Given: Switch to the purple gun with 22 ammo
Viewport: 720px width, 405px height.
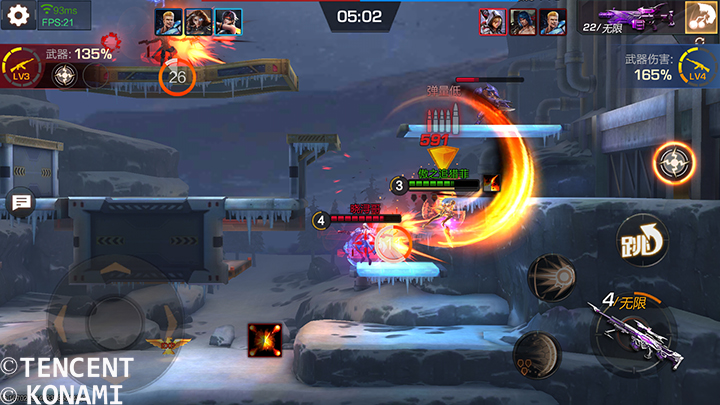Looking at the screenshot, I should 628,19.
